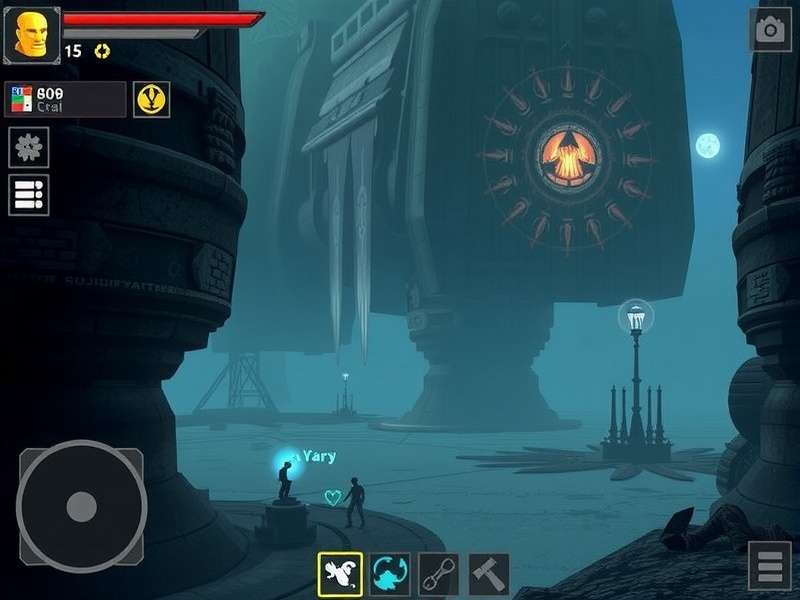Tap the camera screenshot button
The width and height of the screenshot is (800, 600).
[x=770, y=30]
